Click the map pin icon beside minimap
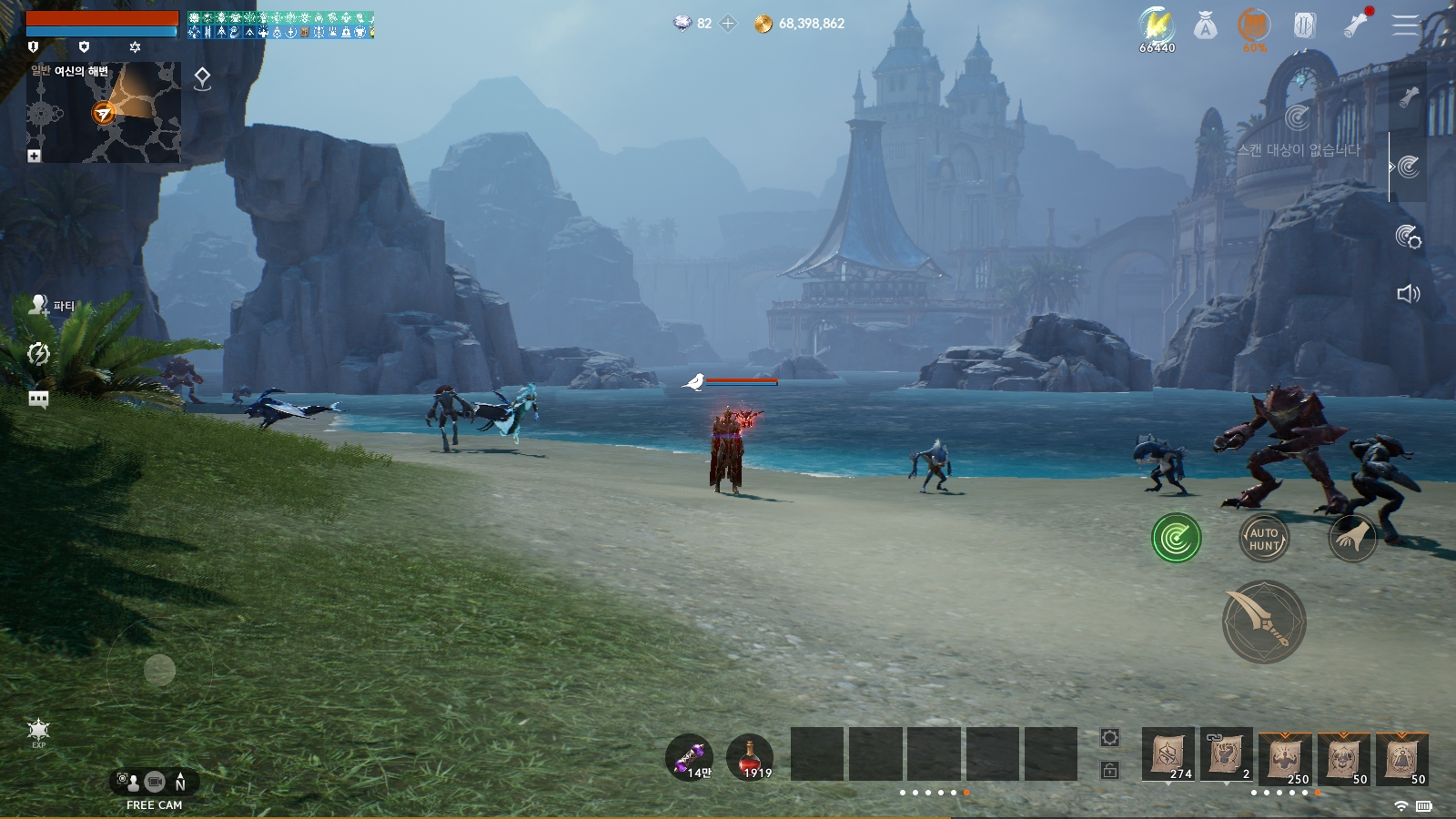The width and height of the screenshot is (1456, 819). coord(202,79)
